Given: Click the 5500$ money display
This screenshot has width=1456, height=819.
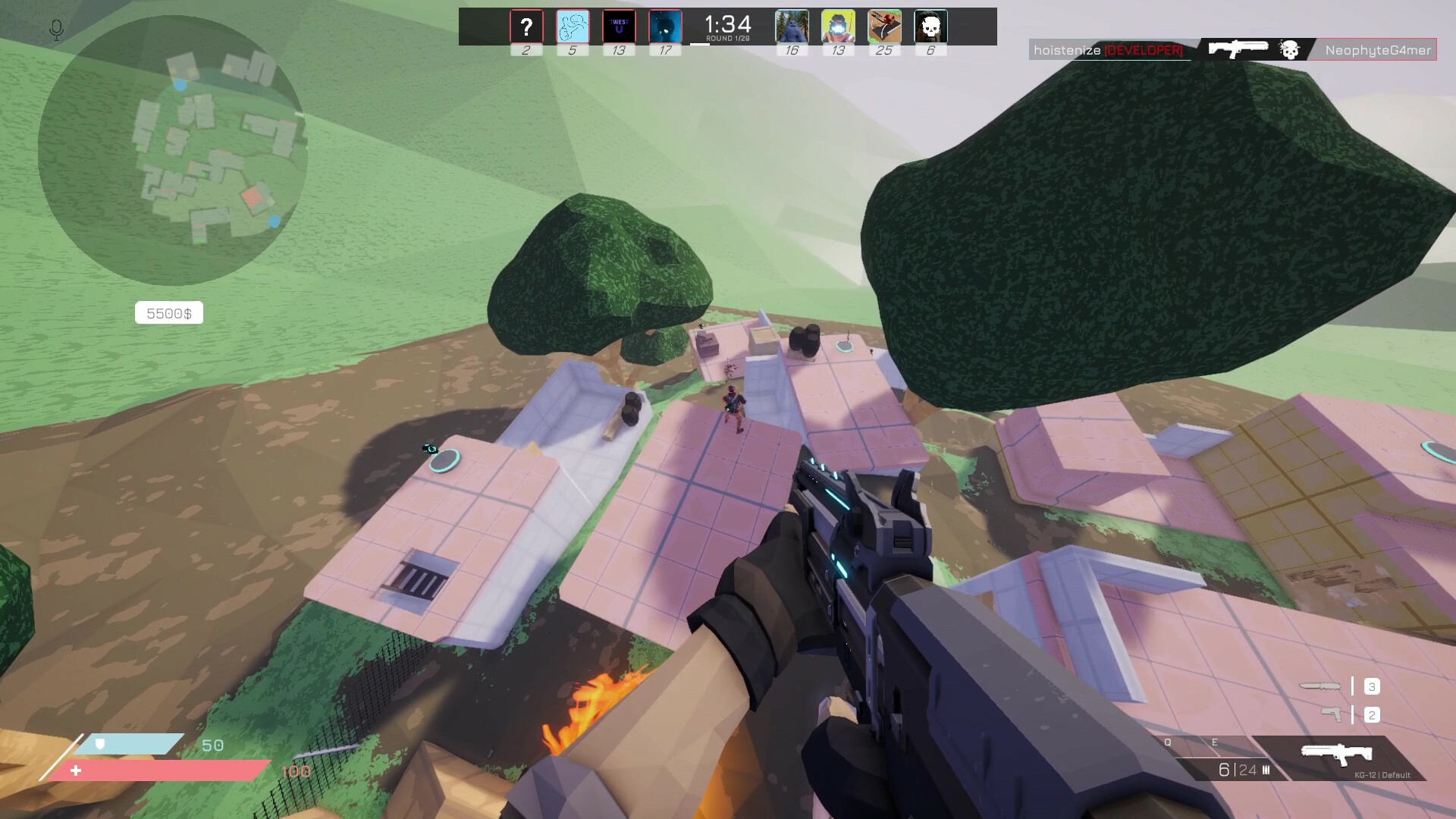Looking at the screenshot, I should [168, 312].
